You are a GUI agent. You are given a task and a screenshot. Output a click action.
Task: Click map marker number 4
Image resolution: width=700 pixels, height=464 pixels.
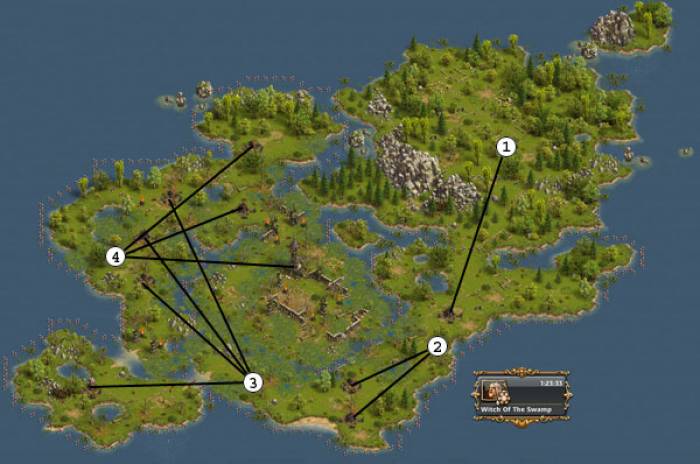117,257
